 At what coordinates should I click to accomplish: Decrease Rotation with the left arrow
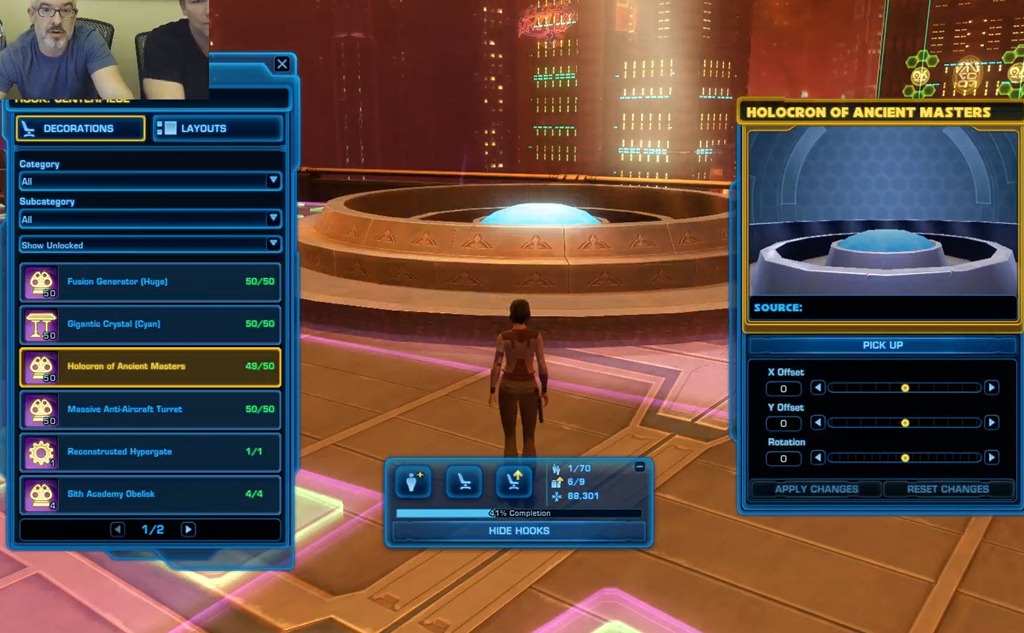coord(817,458)
